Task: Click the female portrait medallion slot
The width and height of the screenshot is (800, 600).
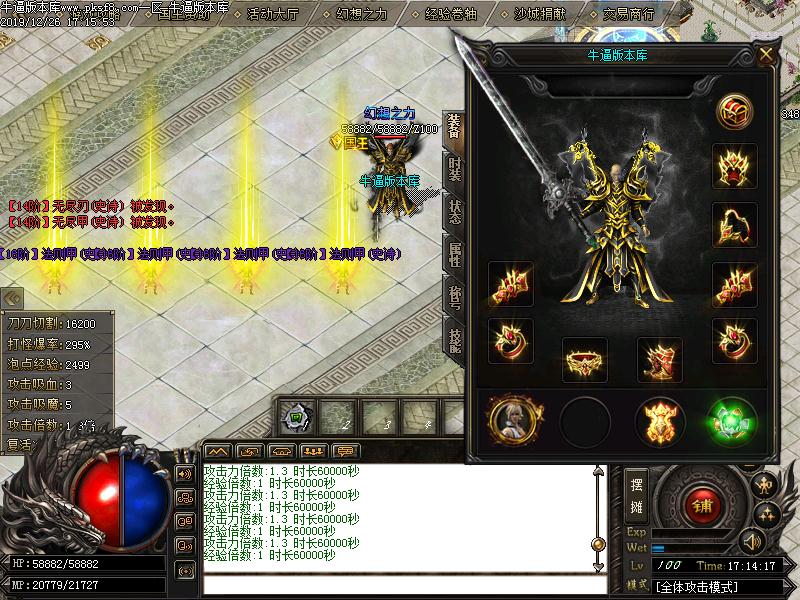Action: 513,420
